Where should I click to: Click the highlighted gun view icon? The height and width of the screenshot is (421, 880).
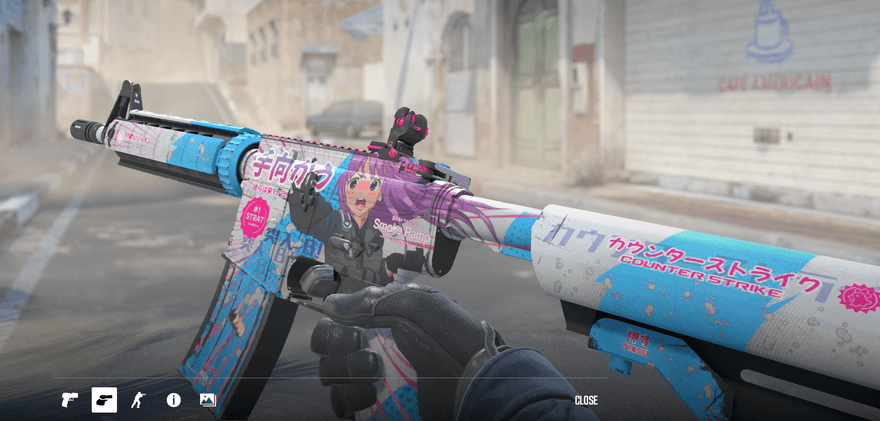pyautogui.click(x=104, y=400)
